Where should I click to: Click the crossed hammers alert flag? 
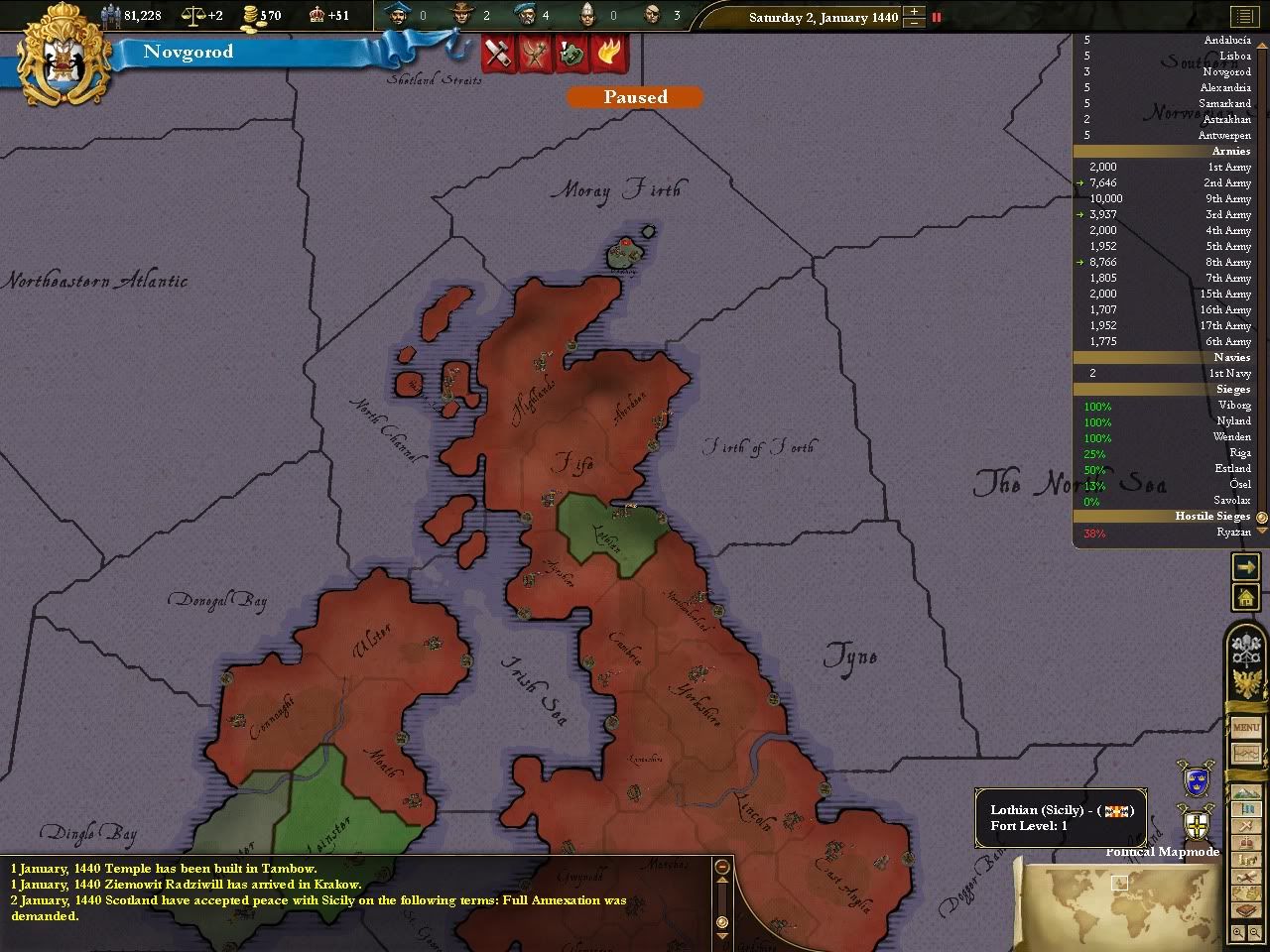(498, 53)
